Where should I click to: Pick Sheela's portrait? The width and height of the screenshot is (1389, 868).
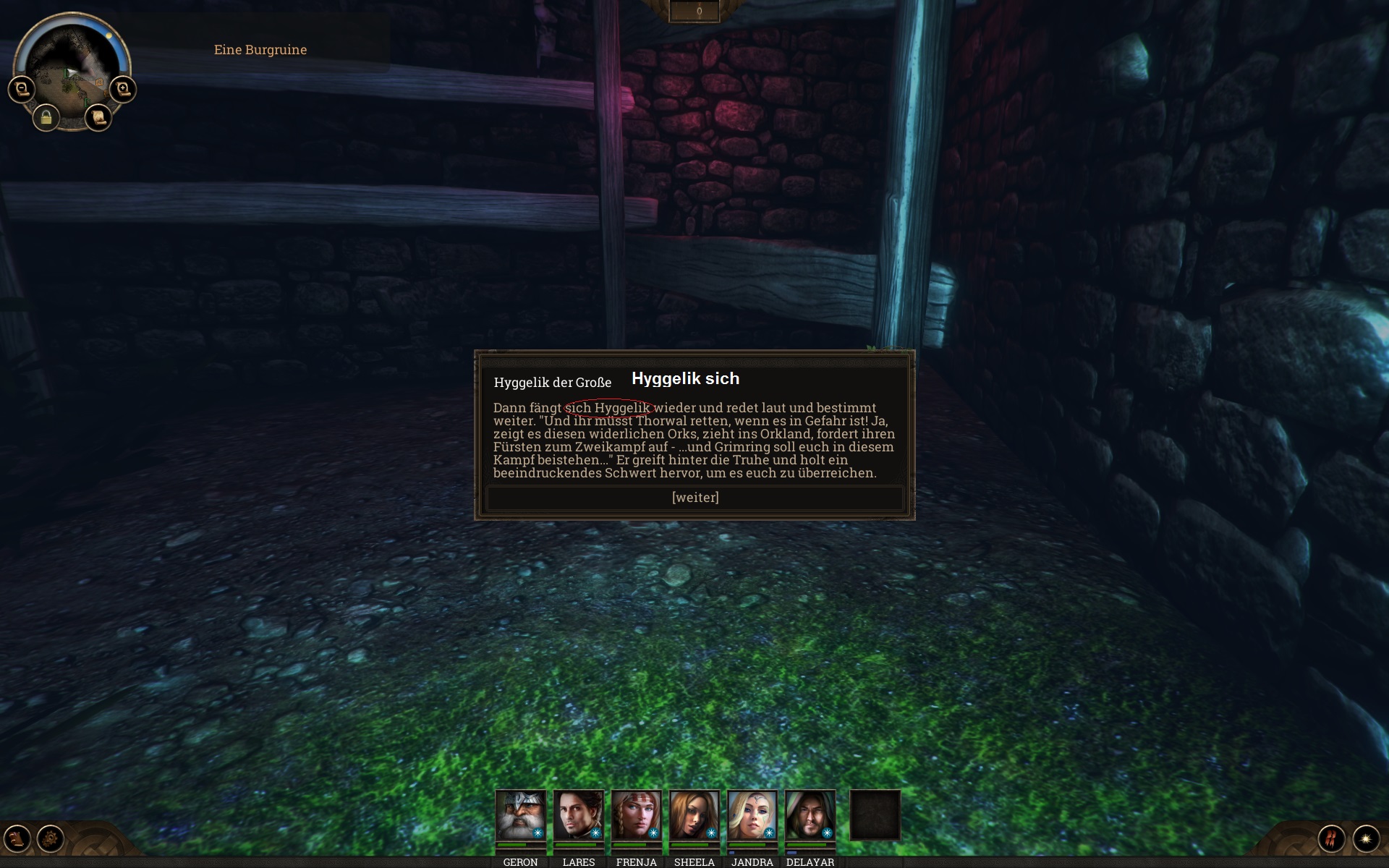694,815
